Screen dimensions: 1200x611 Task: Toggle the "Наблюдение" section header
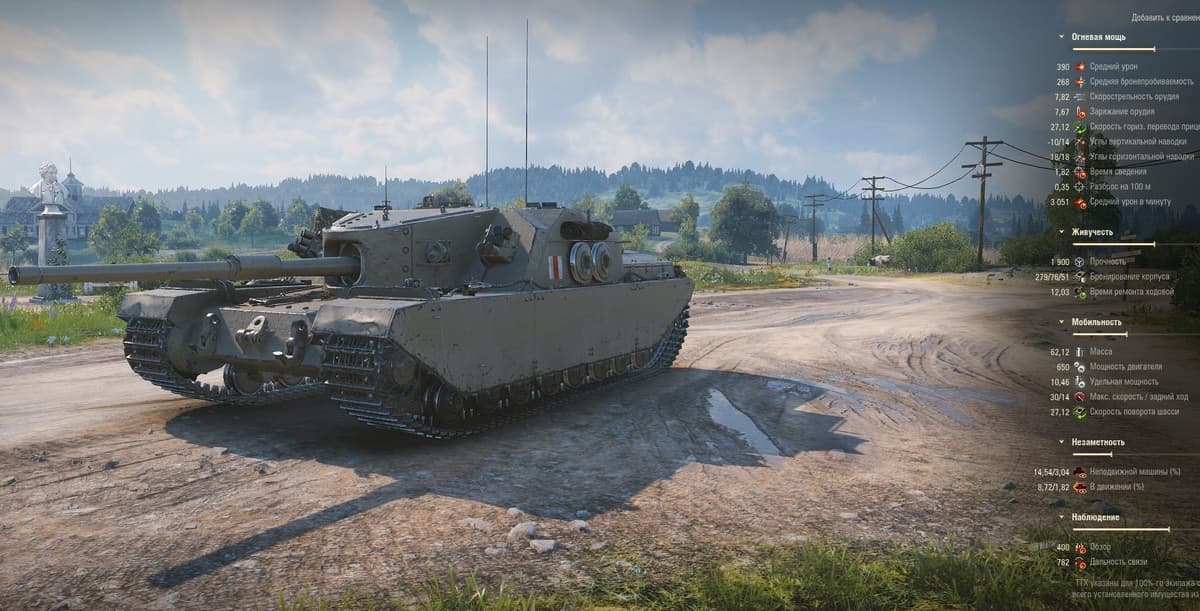(1096, 517)
